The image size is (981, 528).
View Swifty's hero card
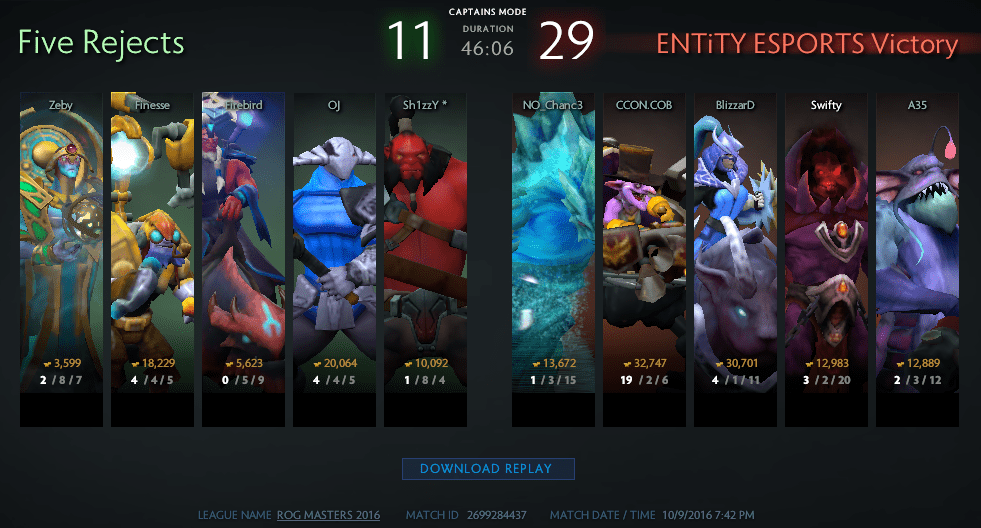coord(826,240)
